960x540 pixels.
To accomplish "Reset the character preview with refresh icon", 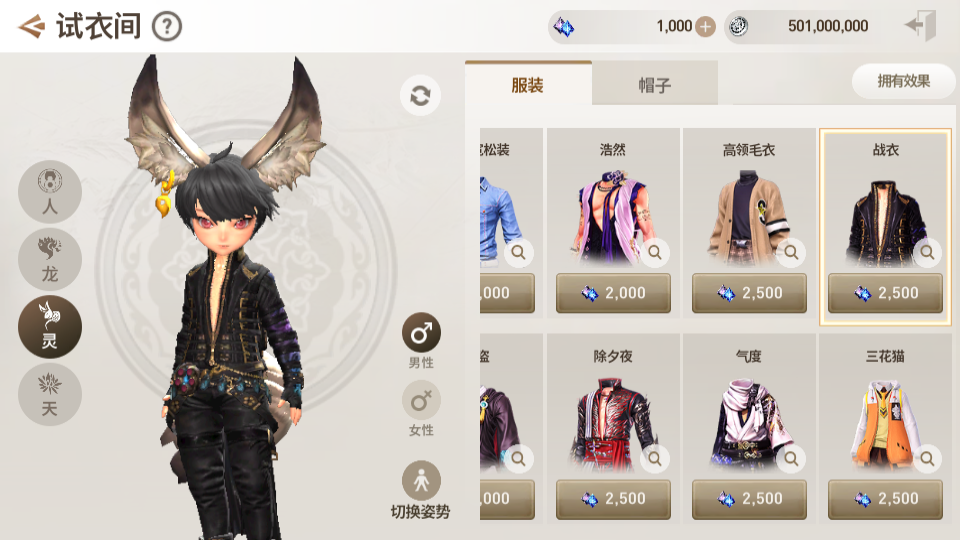I will click(x=420, y=96).
